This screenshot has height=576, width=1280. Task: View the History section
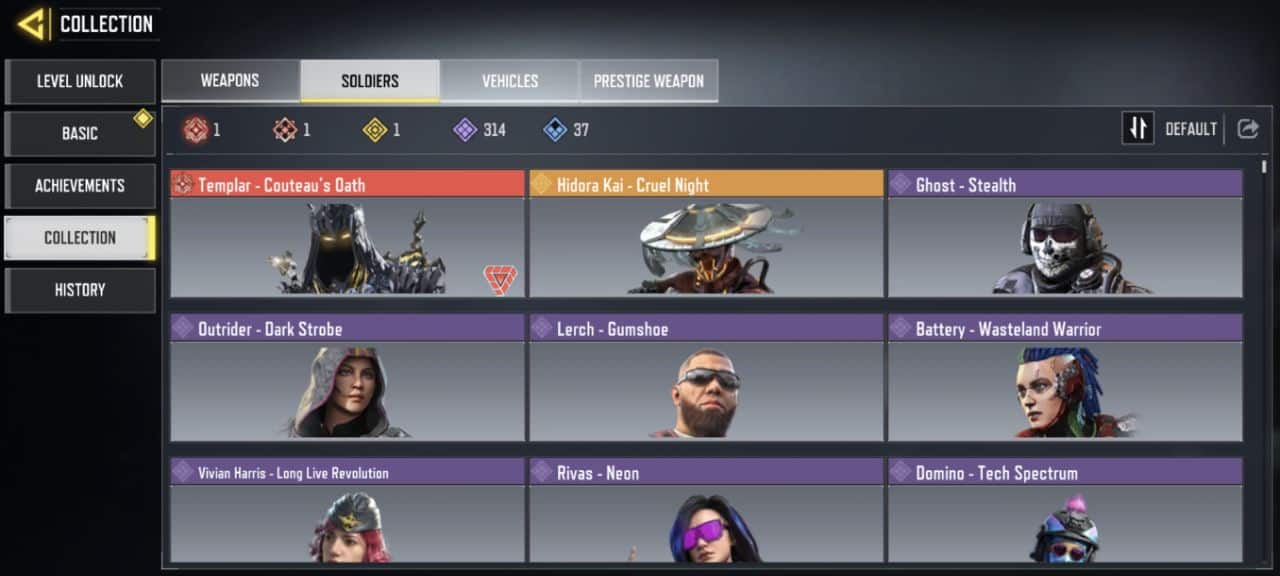[80, 289]
